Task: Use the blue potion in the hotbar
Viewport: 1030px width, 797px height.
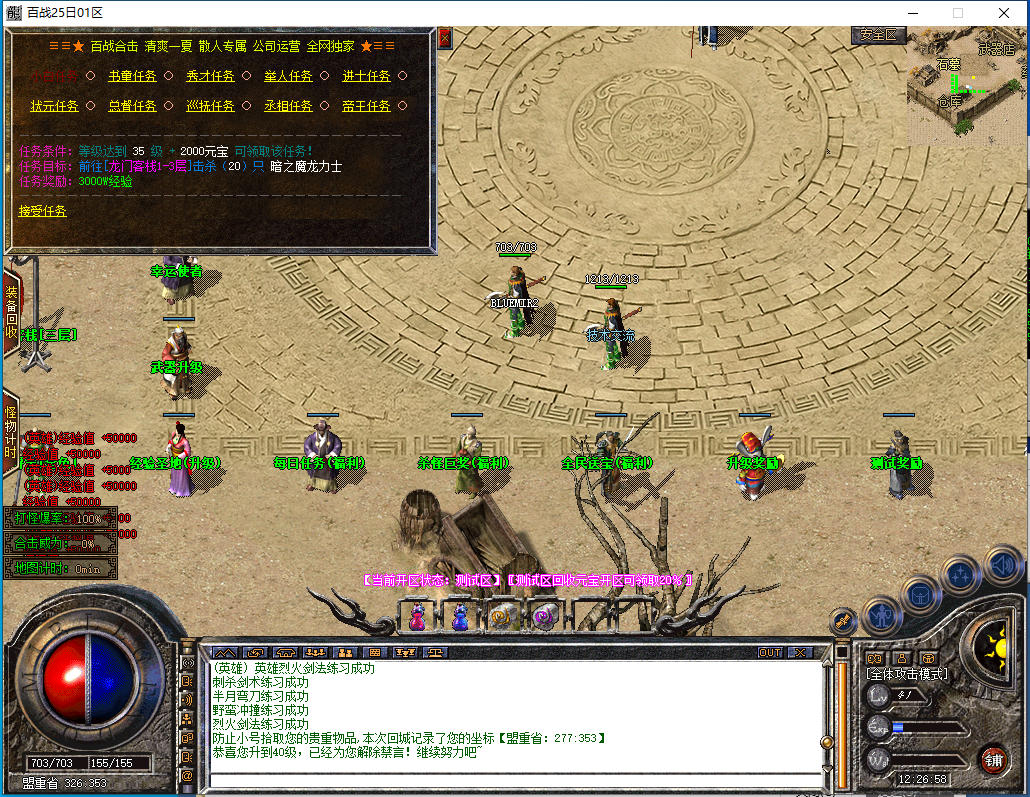Action: coord(460,617)
